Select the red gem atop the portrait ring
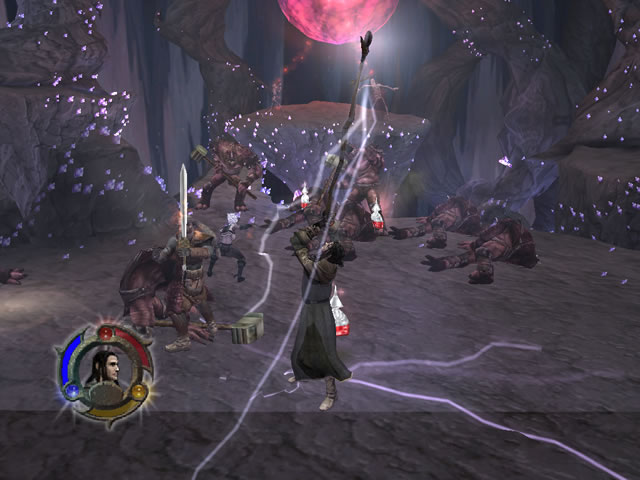The height and width of the screenshot is (480, 640). point(104,331)
